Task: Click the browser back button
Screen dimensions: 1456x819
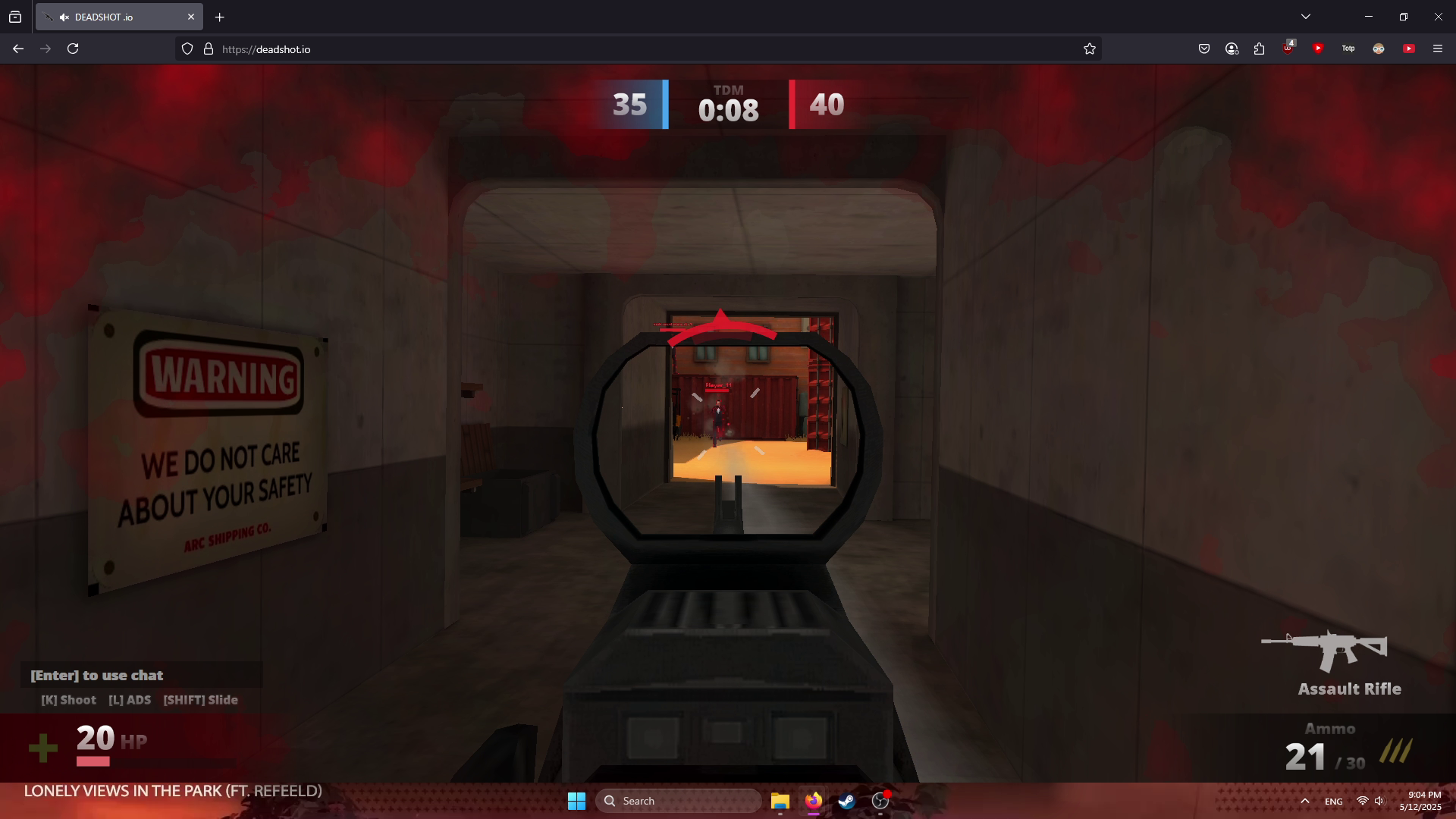Action: [x=17, y=49]
